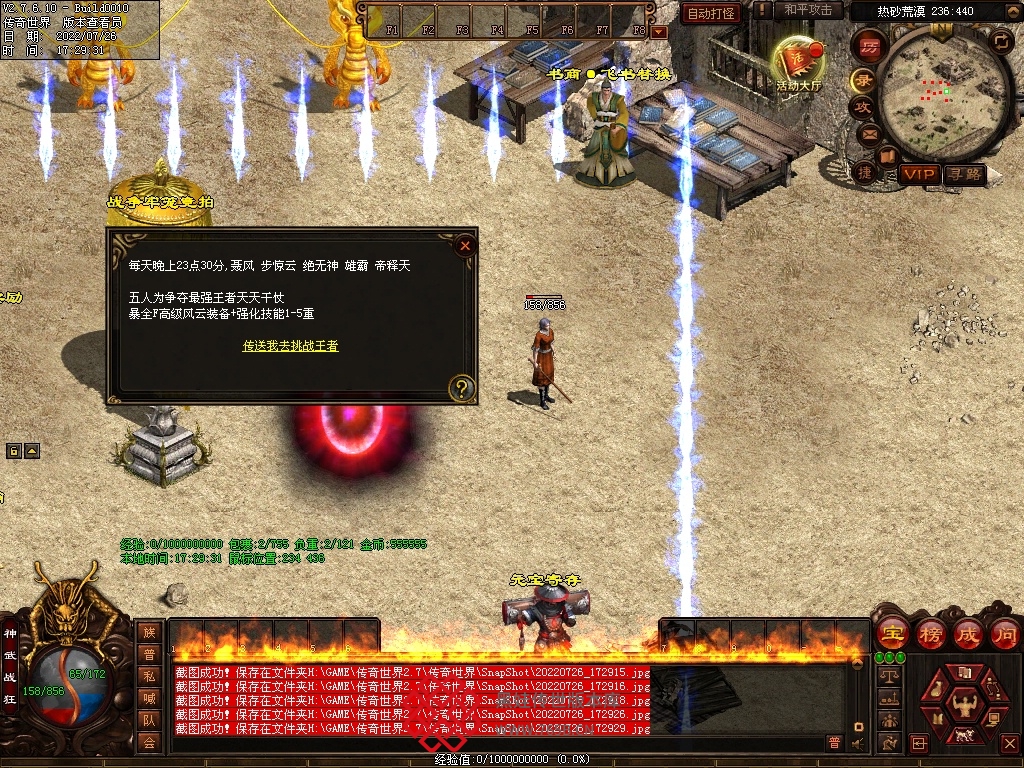The height and width of the screenshot is (768, 1024).
Task: Open the 成 achievements button
Action: tap(968, 634)
